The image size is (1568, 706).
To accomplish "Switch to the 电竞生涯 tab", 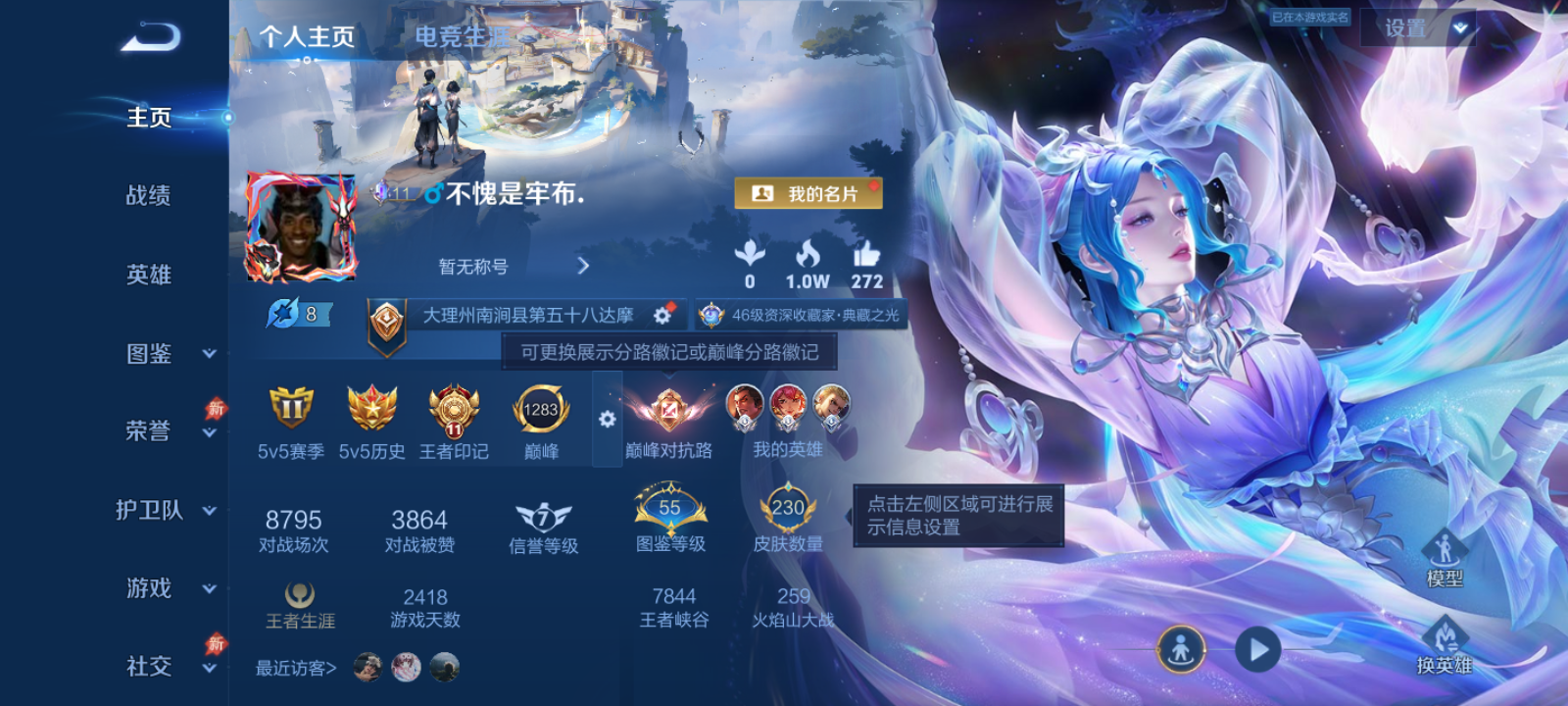I will pyautogui.click(x=459, y=36).
